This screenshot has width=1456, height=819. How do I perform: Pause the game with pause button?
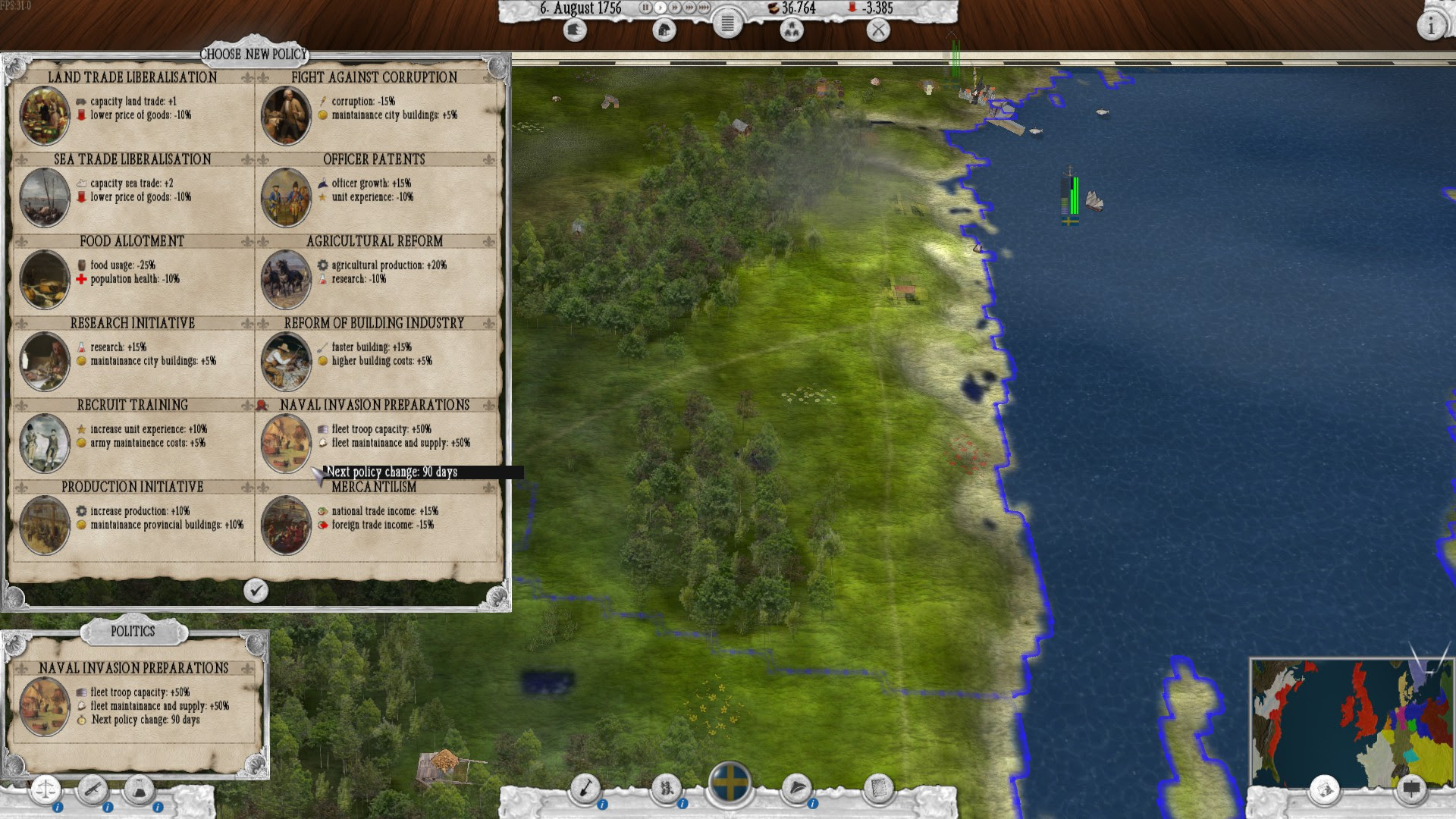(646, 8)
